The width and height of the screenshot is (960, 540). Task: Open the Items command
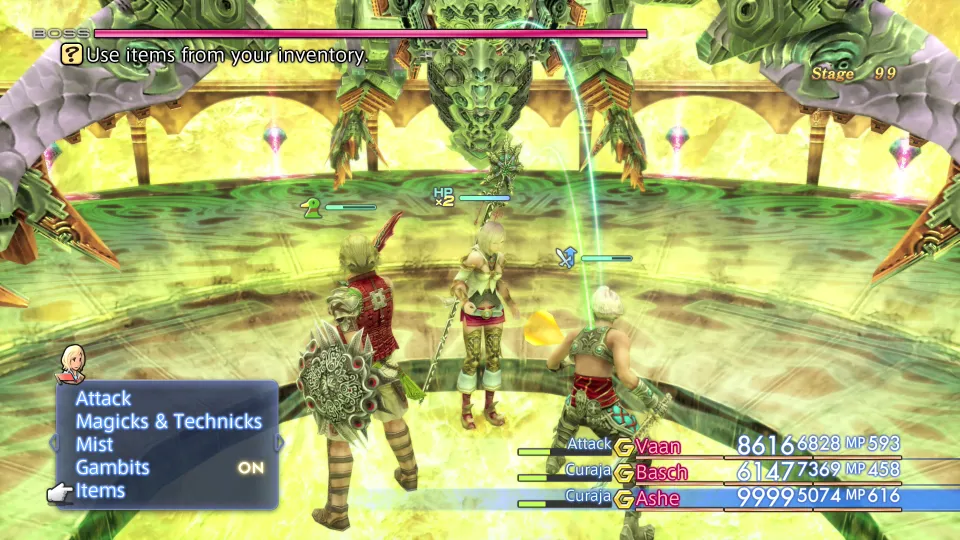point(100,491)
